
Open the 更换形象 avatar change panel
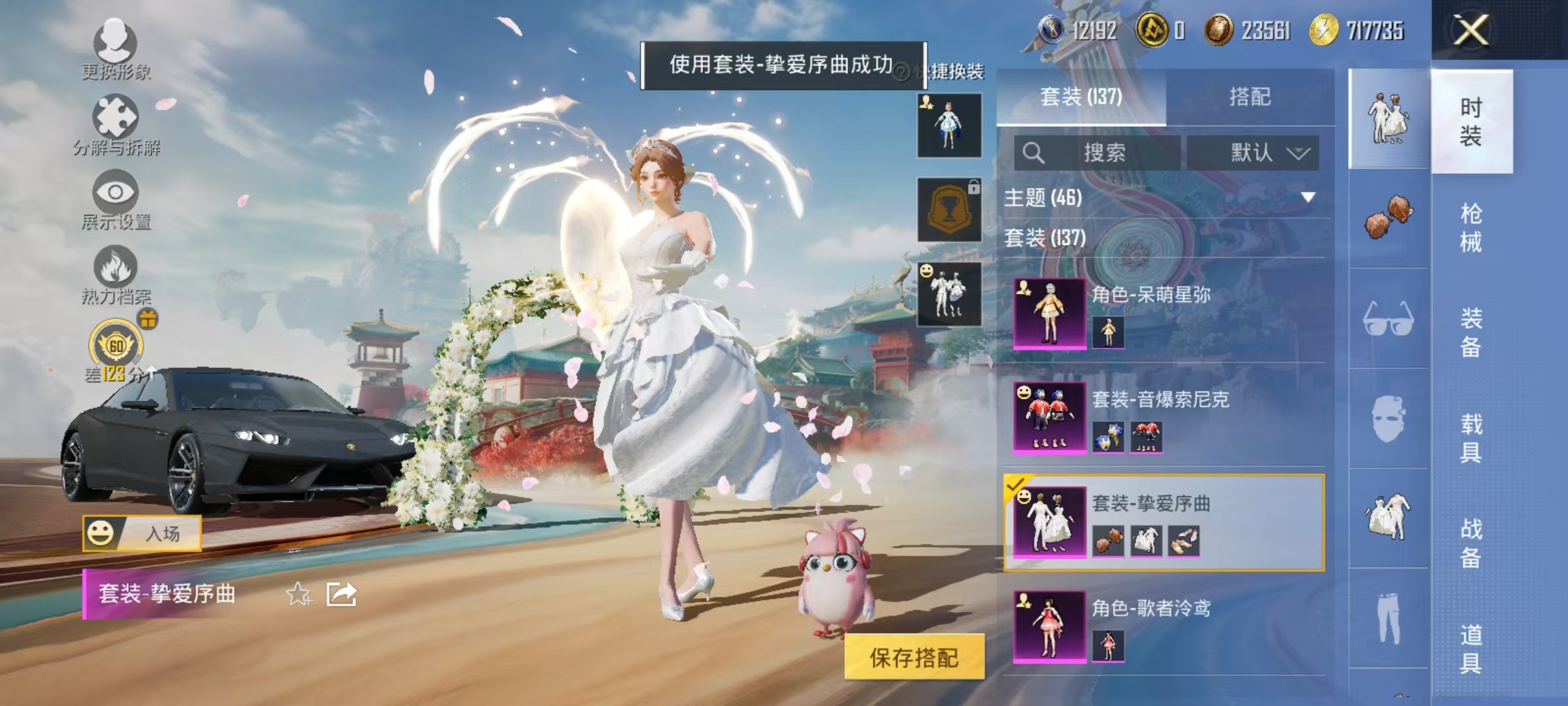[114, 49]
